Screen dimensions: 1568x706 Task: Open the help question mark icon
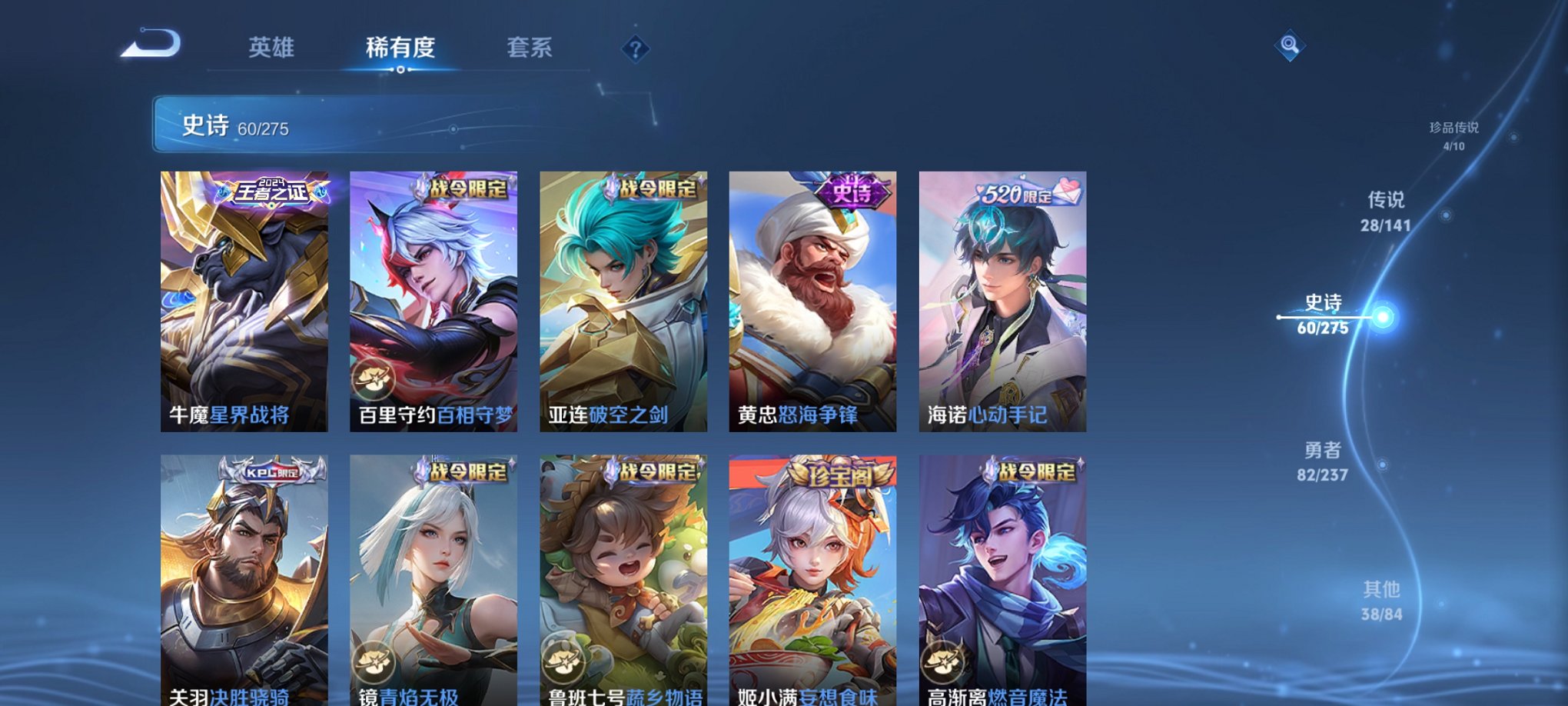[634, 50]
